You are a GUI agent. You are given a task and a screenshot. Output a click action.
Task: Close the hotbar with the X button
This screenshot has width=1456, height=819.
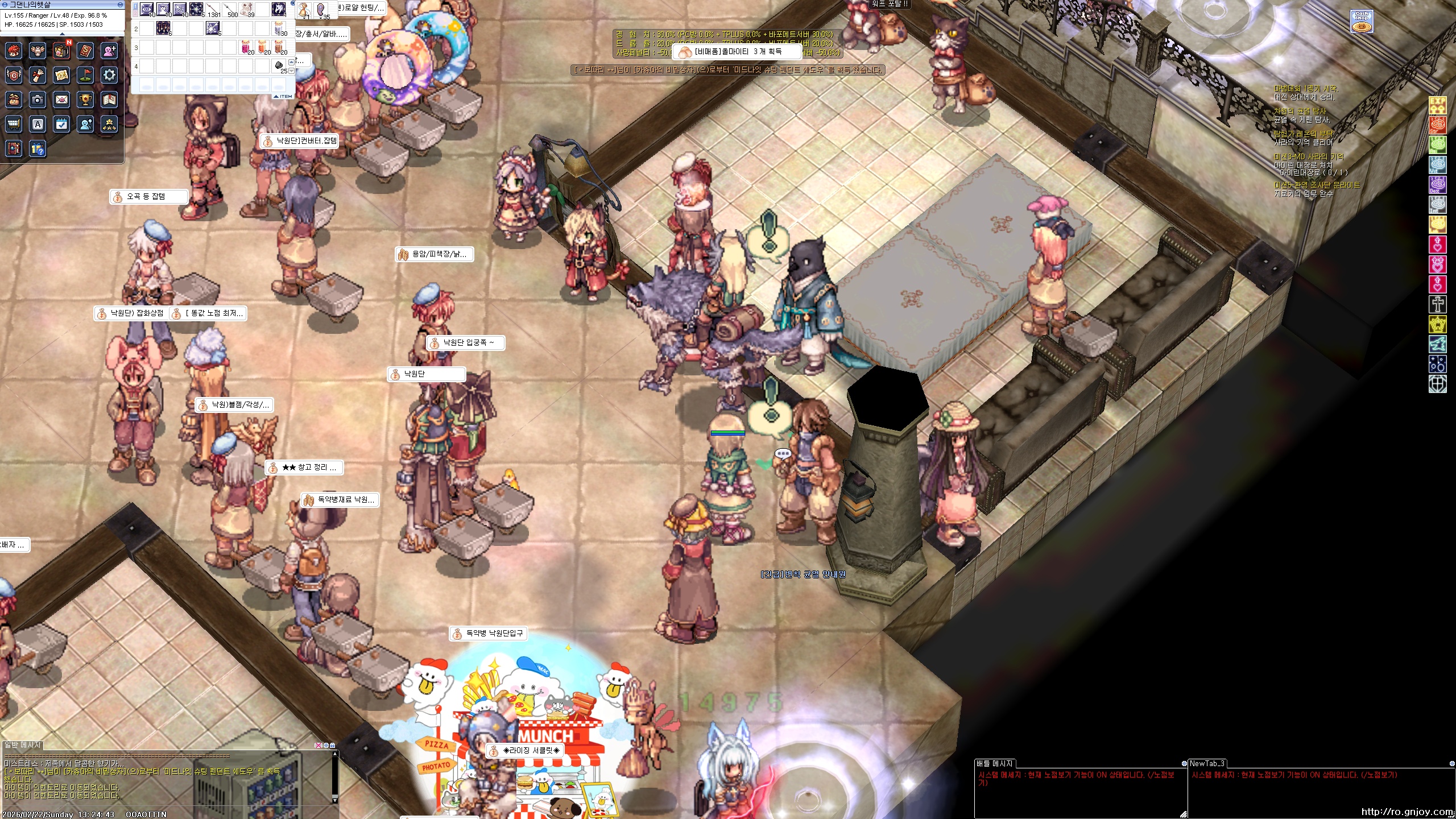[293, 3]
